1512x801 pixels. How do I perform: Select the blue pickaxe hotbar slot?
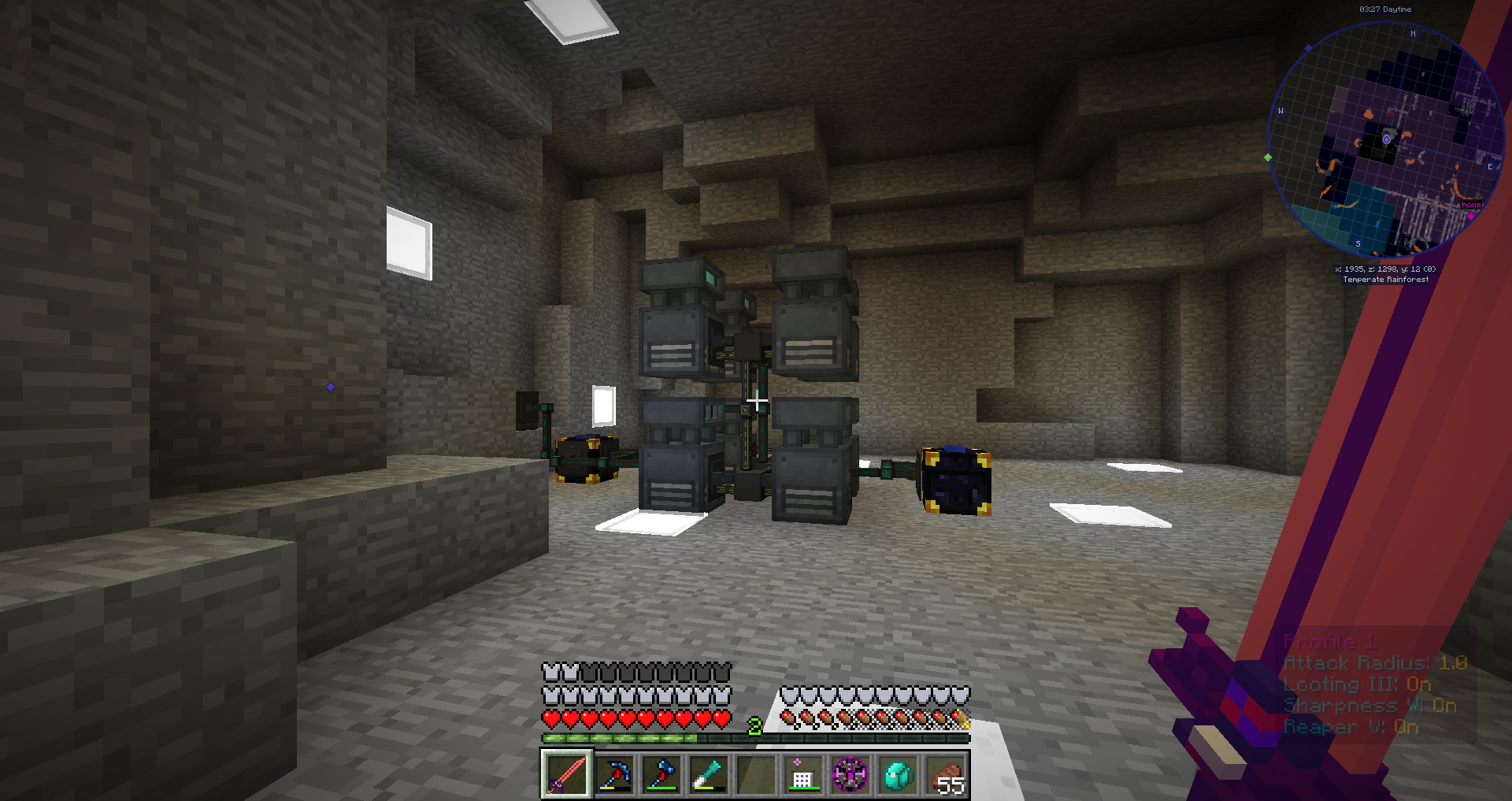pyautogui.click(x=614, y=774)
